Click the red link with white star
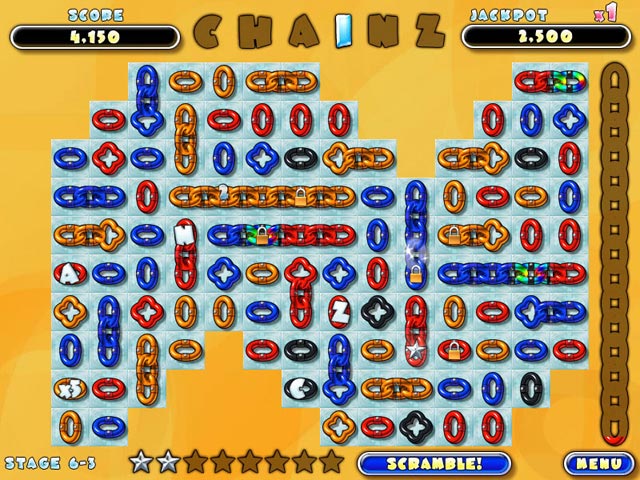640x480 pixels. (x=415, y=350)
